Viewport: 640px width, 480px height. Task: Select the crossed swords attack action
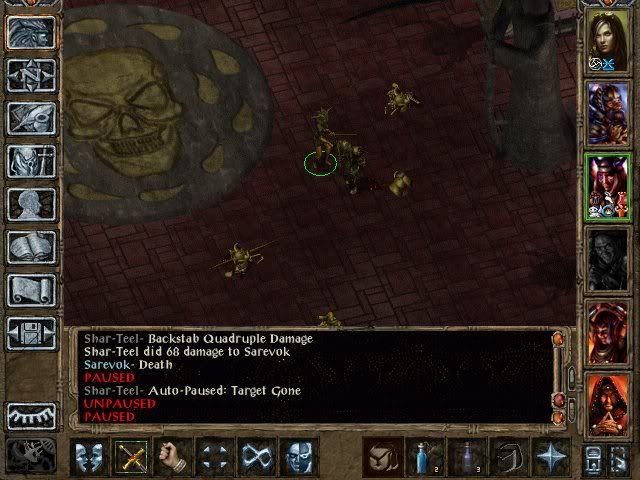click(x=132, y=456)
